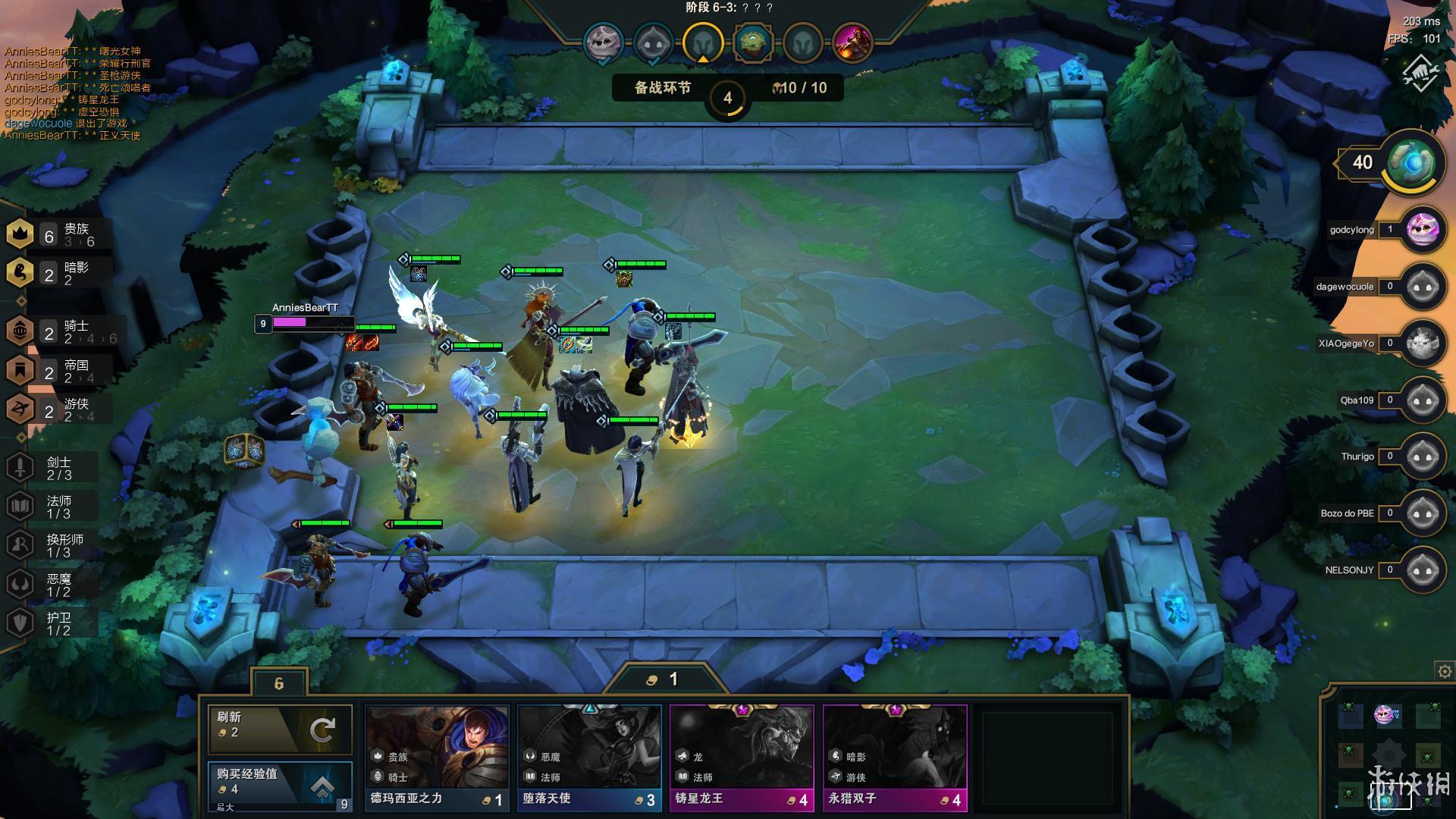Click the 帝国 trait entry
Image resolution: width=1456 pixels, height=819 pixels.
[61, 371]
